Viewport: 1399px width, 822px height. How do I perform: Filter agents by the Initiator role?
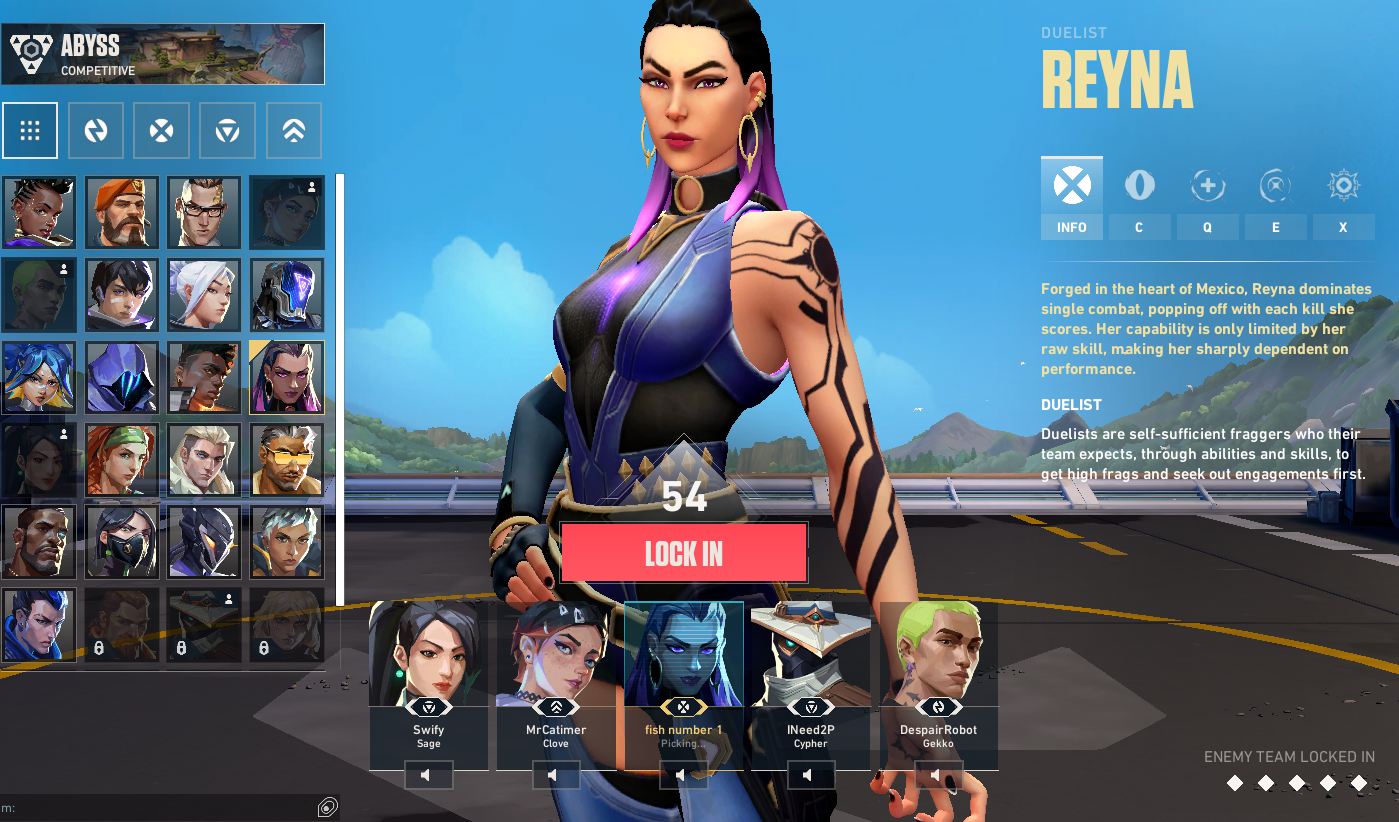(96, 130)
